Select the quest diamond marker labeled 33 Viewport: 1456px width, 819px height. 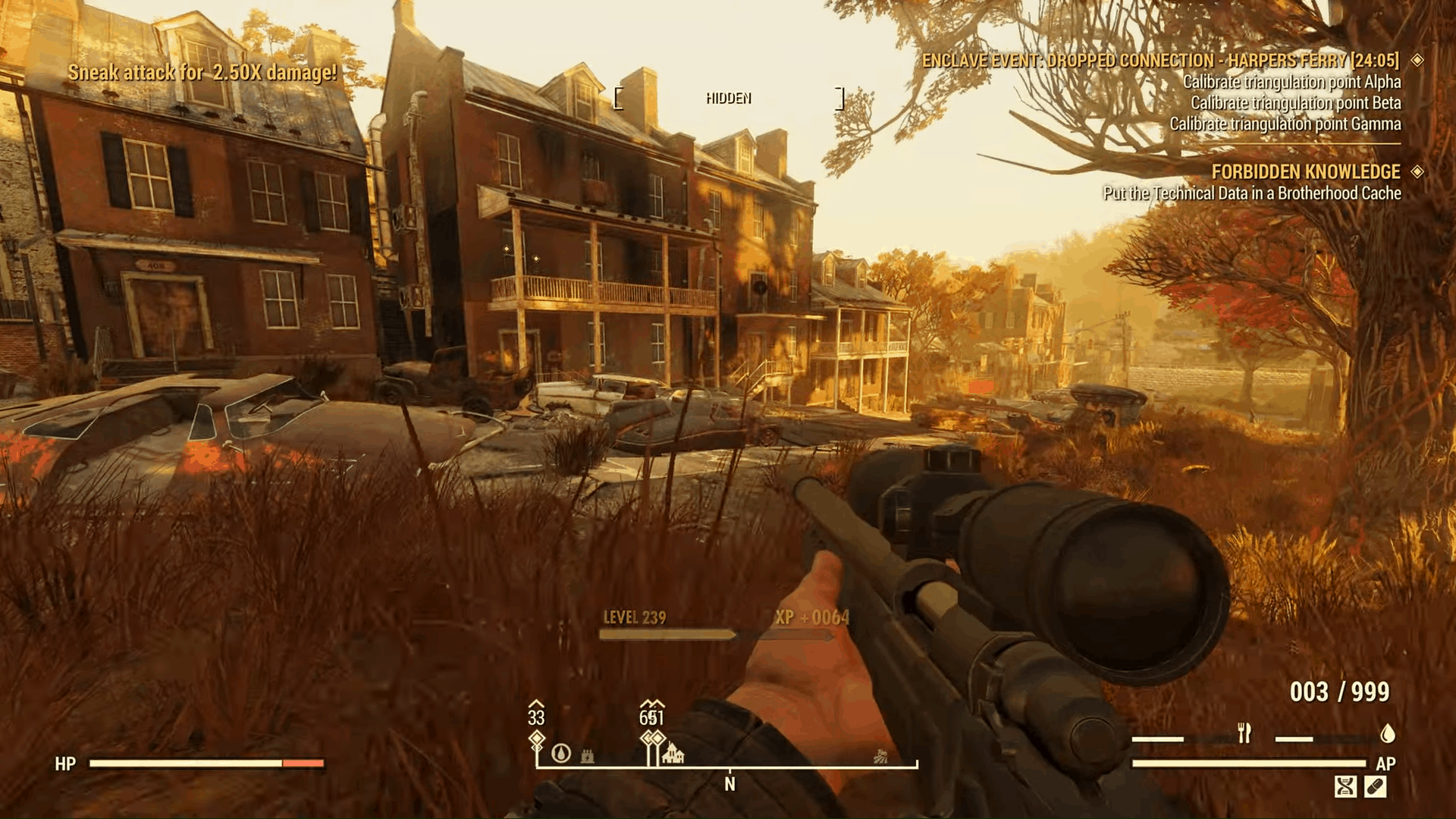537,737
